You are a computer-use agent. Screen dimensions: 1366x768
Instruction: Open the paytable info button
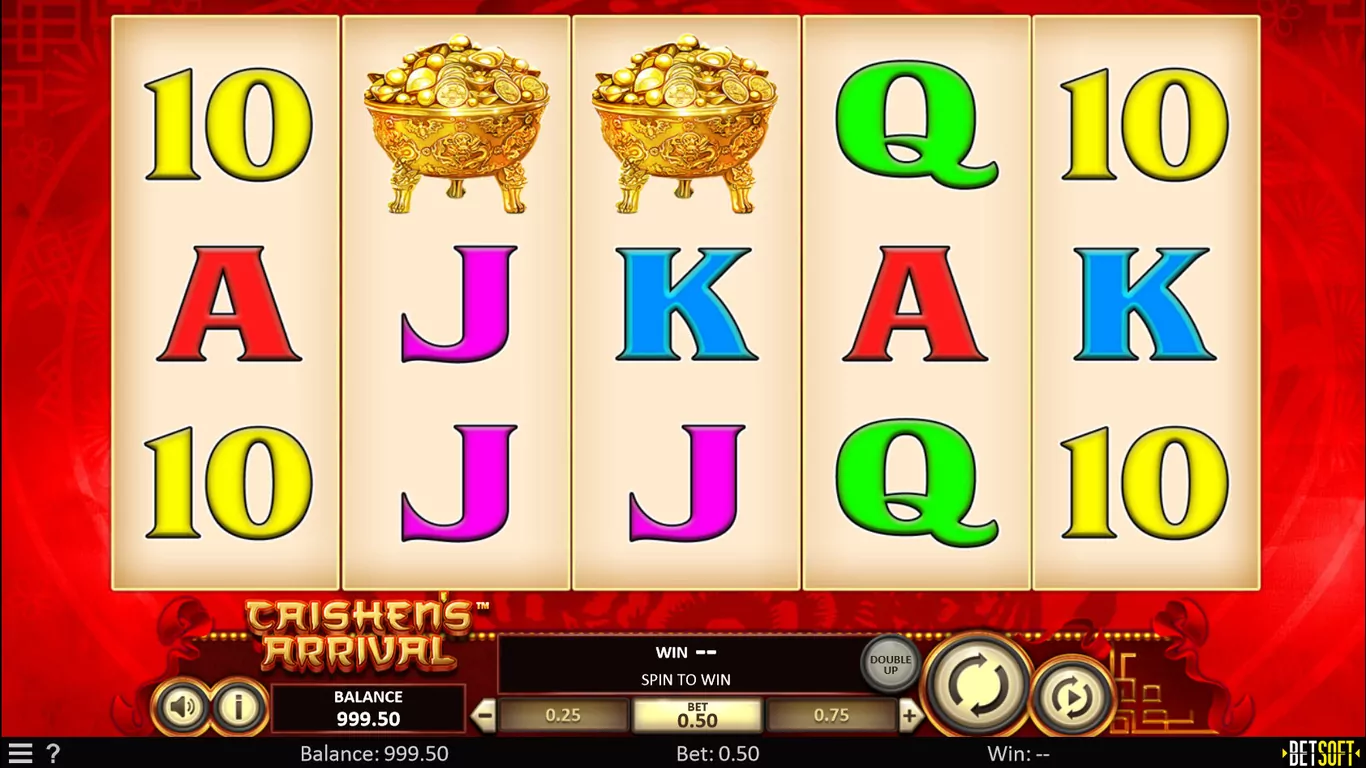tap(238, 708)
